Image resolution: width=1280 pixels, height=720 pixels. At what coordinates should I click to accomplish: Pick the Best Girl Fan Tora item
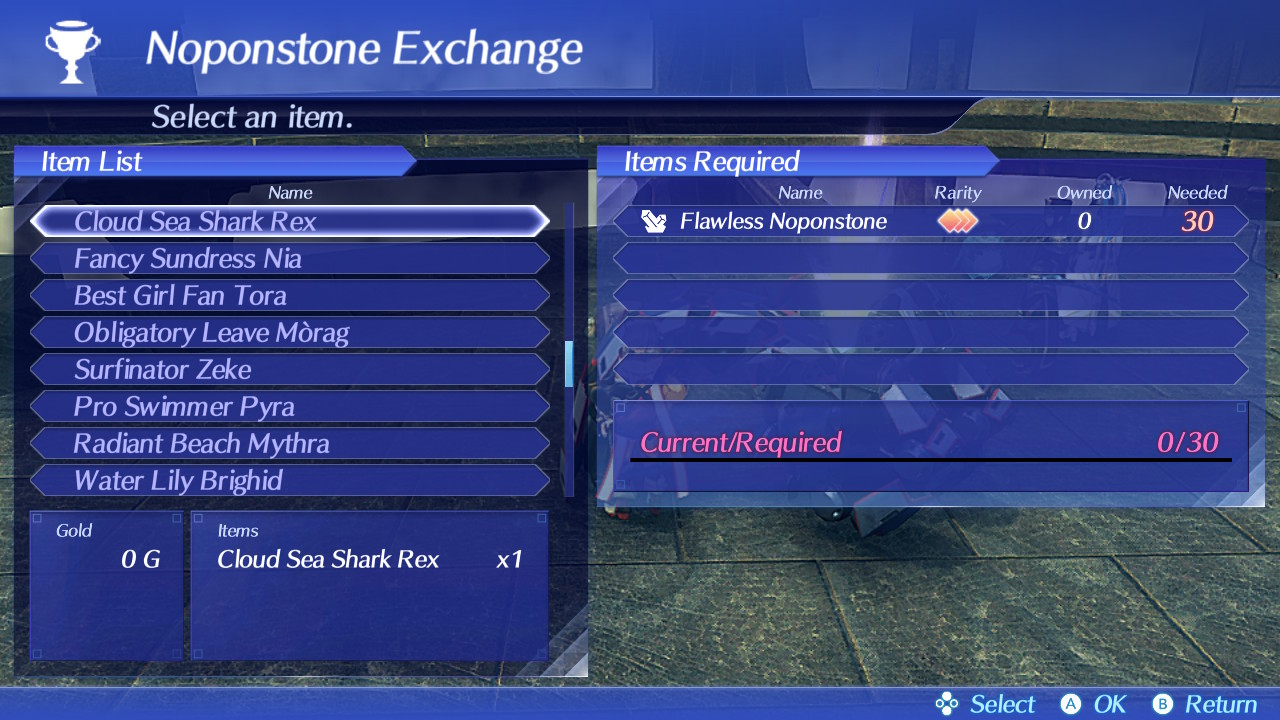(290, 296)
